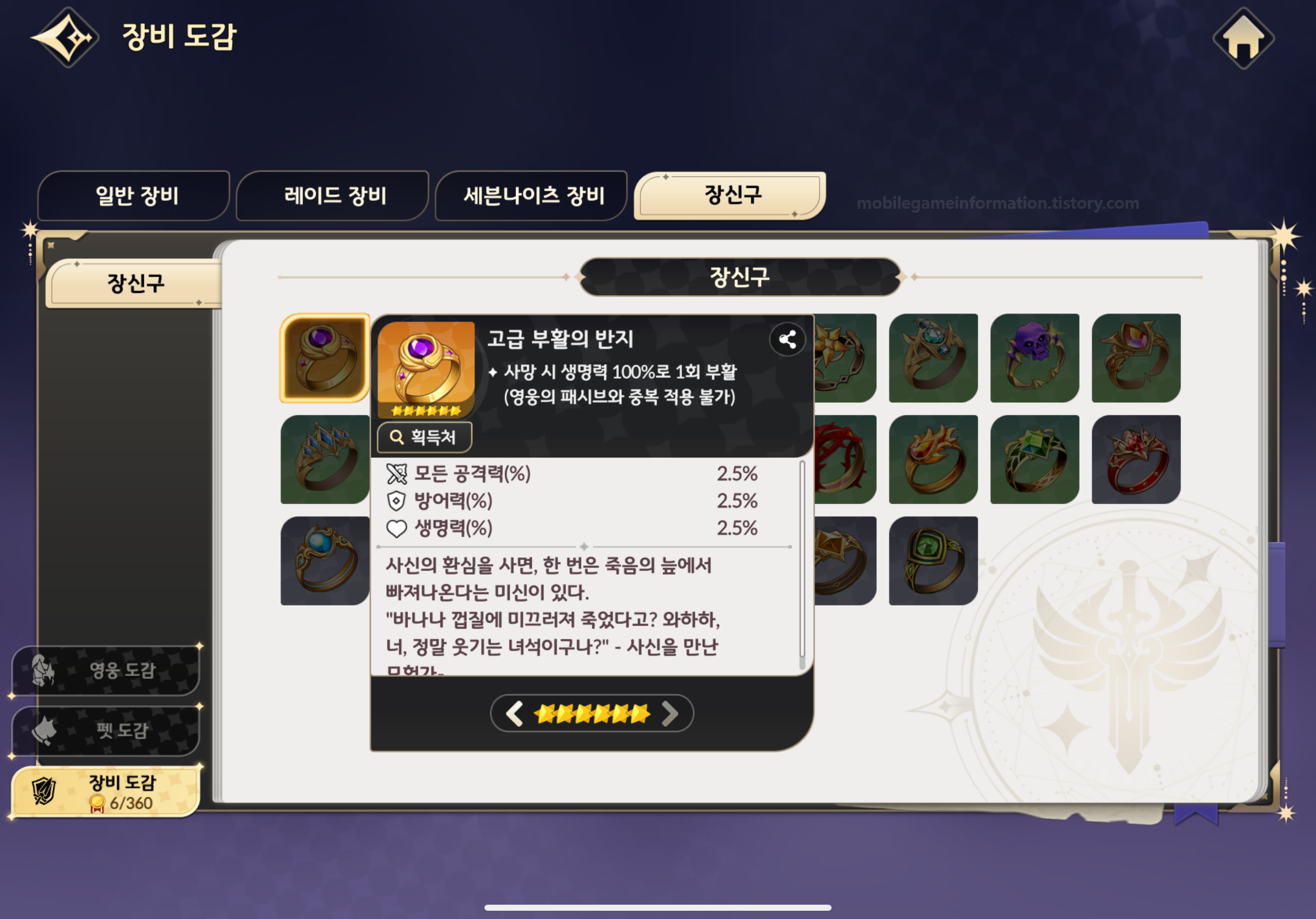Click the 획득처 button to view acquisition sources
Screen dimensions: 1316x919
(424, 437)
